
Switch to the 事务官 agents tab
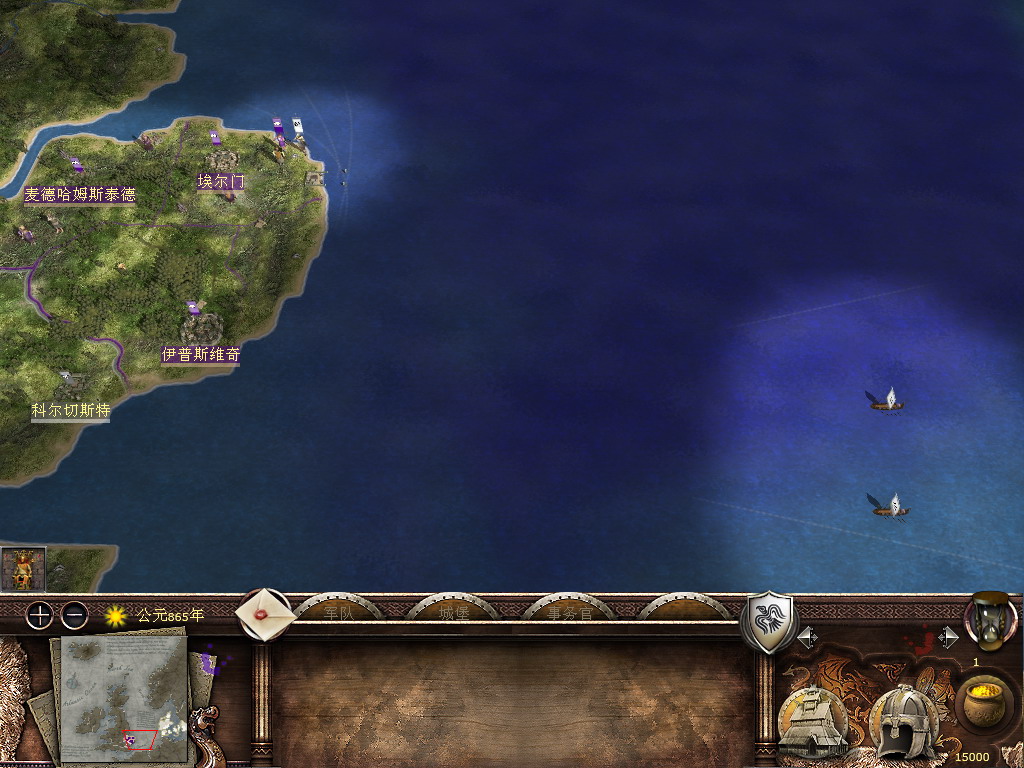tap(569, 612)
